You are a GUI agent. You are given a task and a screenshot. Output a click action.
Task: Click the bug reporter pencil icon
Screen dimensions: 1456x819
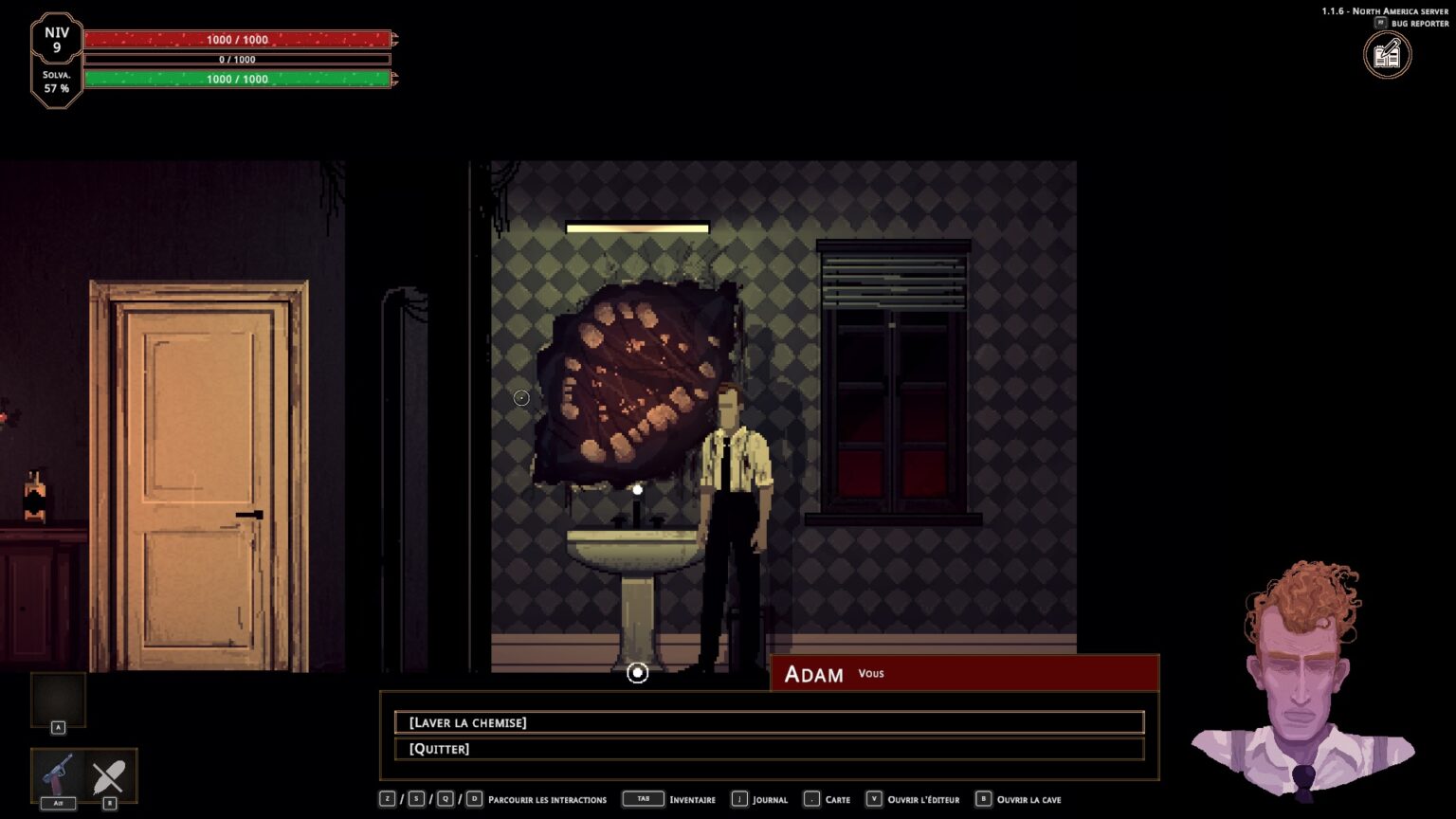[1387, 54]
